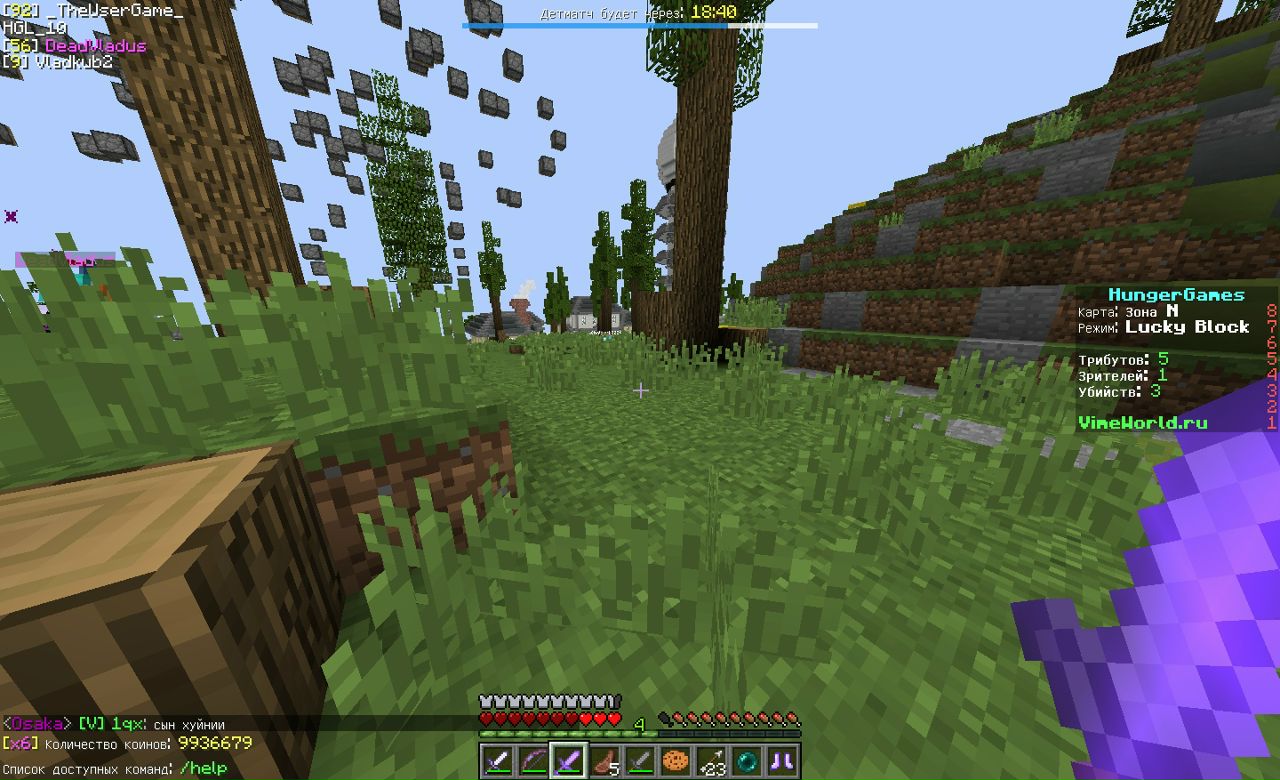
Task: Select the cooked meat stack of 5
Action: click(604, 760)
